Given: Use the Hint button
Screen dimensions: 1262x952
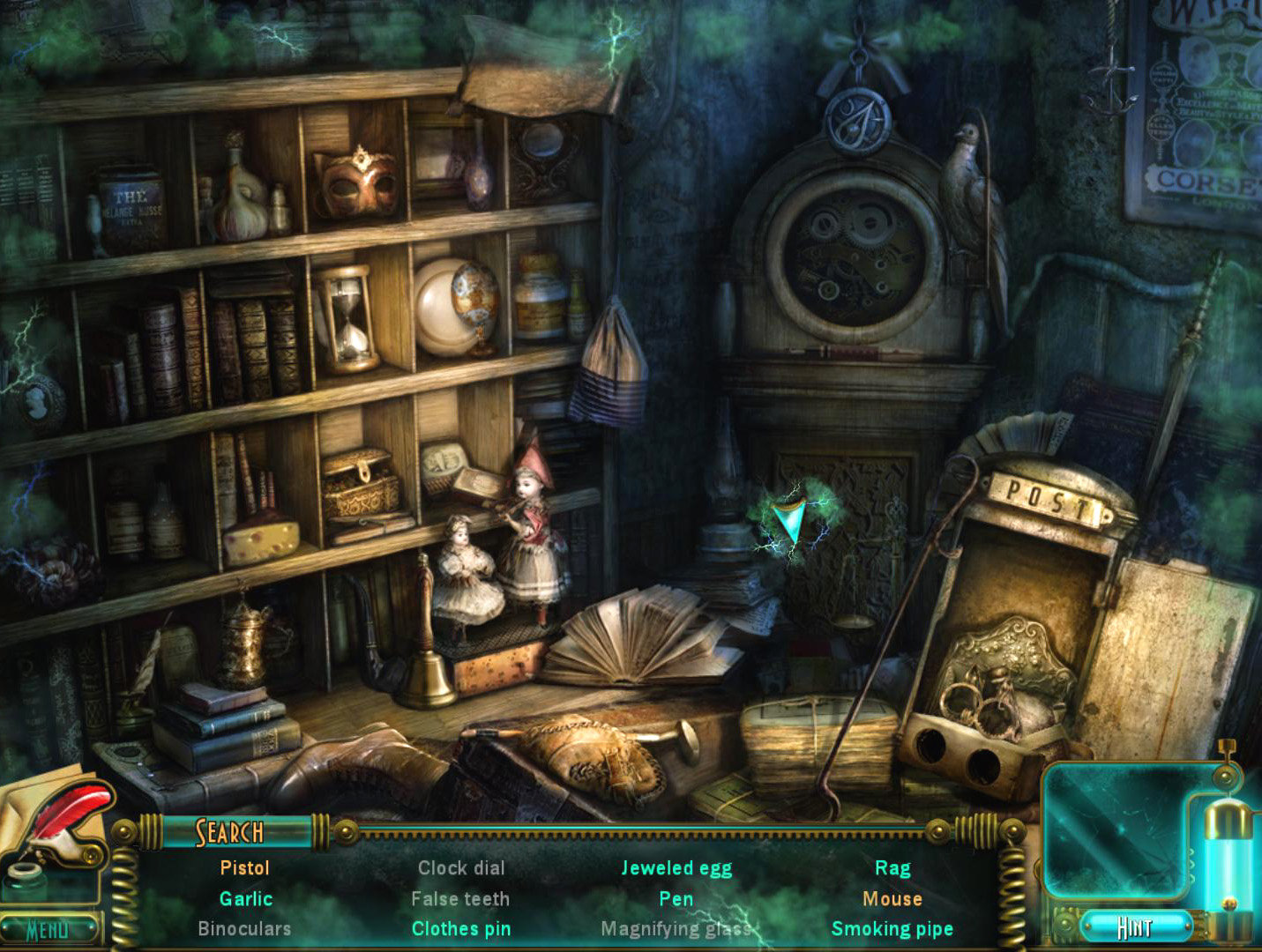Looking at the screenshot, I should (x=1135, y=927).
